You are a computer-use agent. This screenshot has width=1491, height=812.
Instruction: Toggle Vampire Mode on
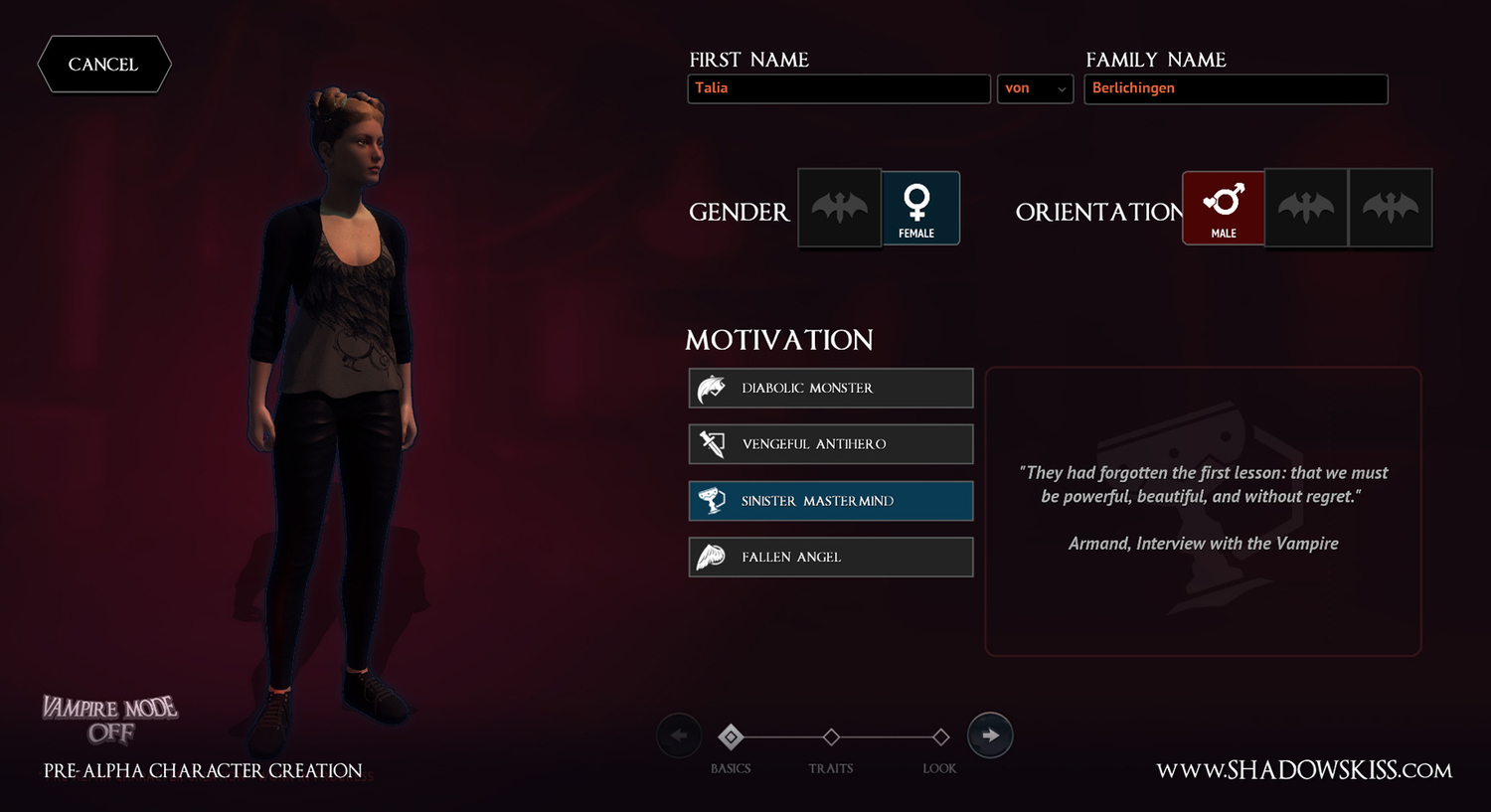coord(109,720)
